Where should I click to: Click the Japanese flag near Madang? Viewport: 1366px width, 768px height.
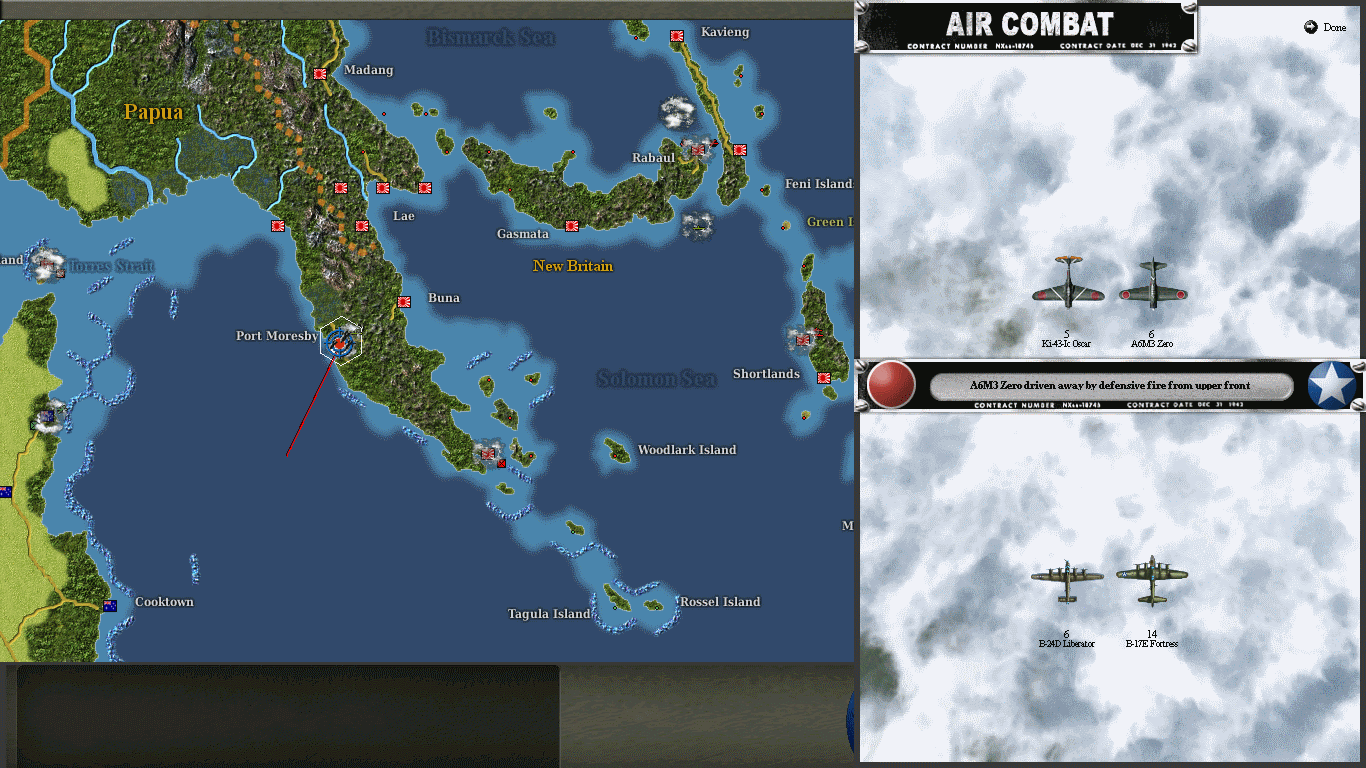(319, 73)
